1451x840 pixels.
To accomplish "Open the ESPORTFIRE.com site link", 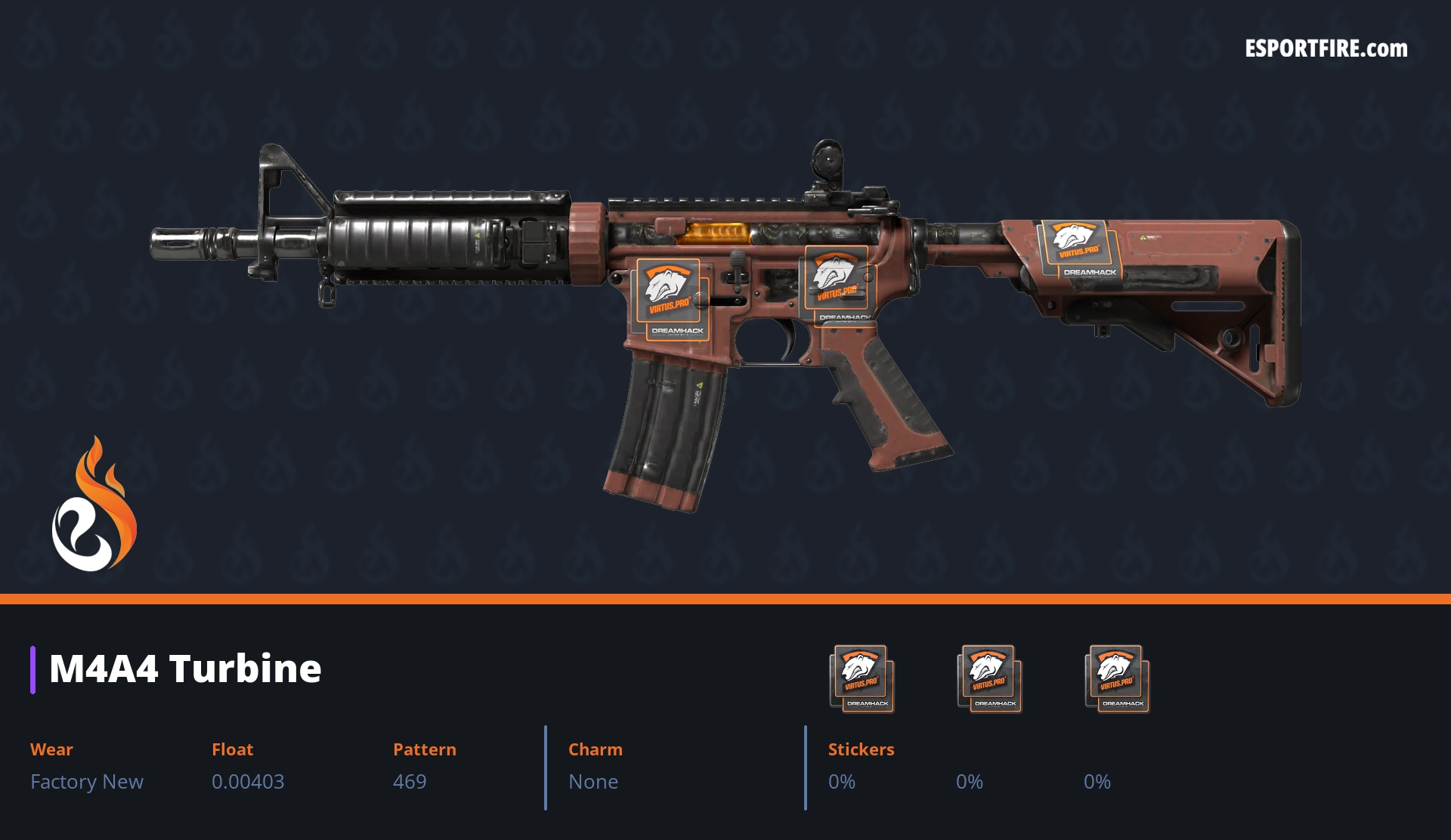I will coord(1326,49).
